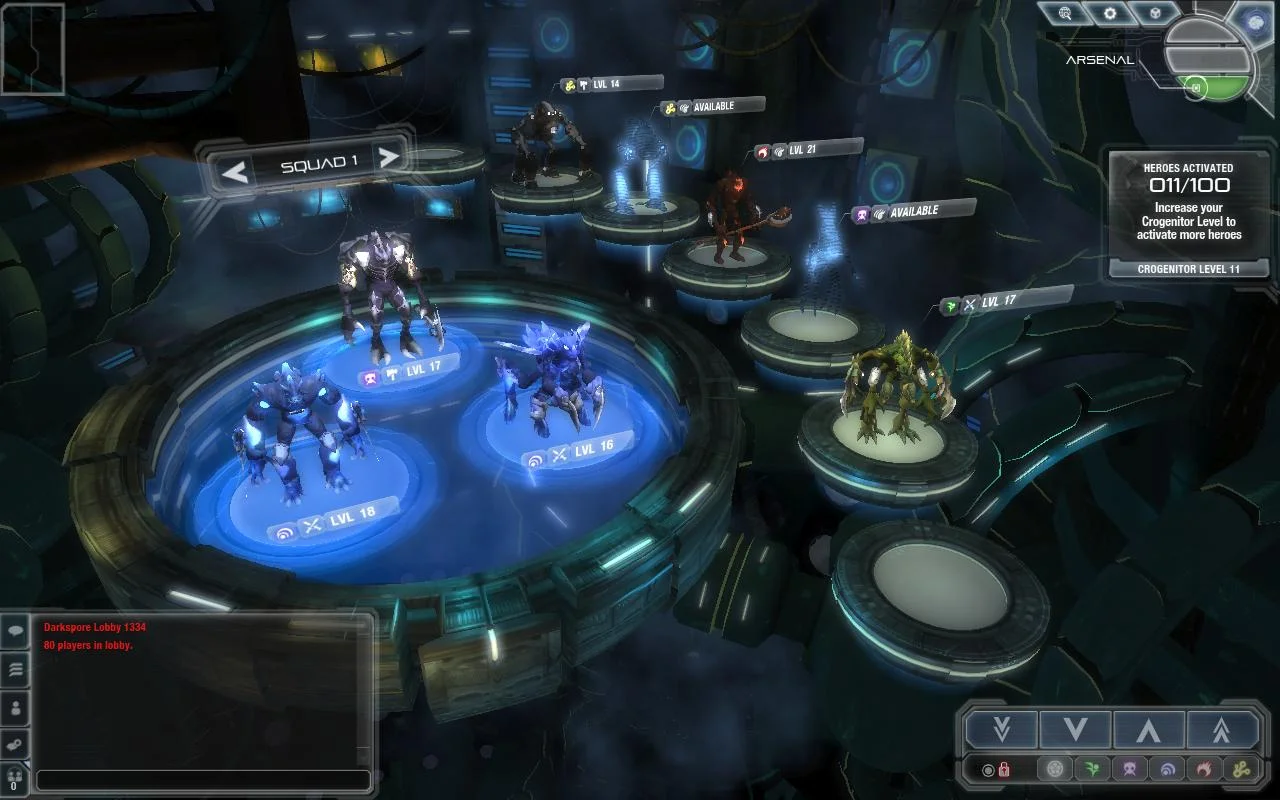
Task: Move down with single down arrow button
Action: (x=1076, y=730)
